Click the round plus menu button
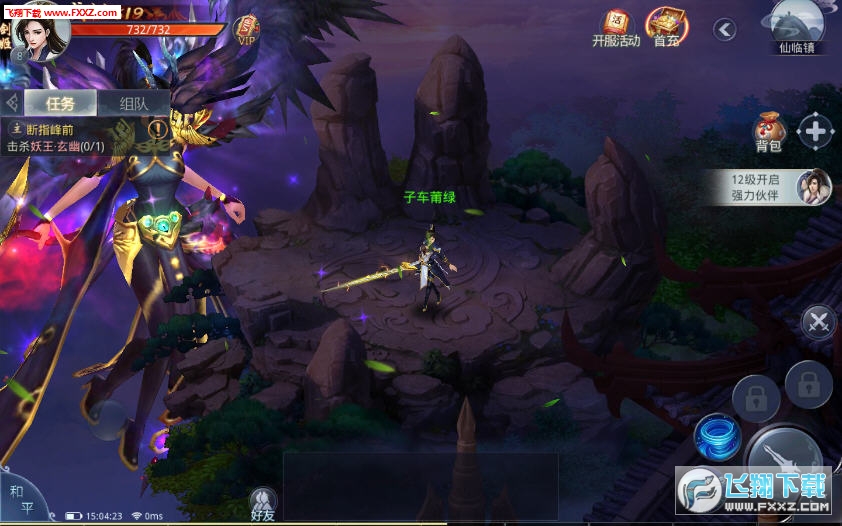 pyautogui.click(x=816, y=131)
